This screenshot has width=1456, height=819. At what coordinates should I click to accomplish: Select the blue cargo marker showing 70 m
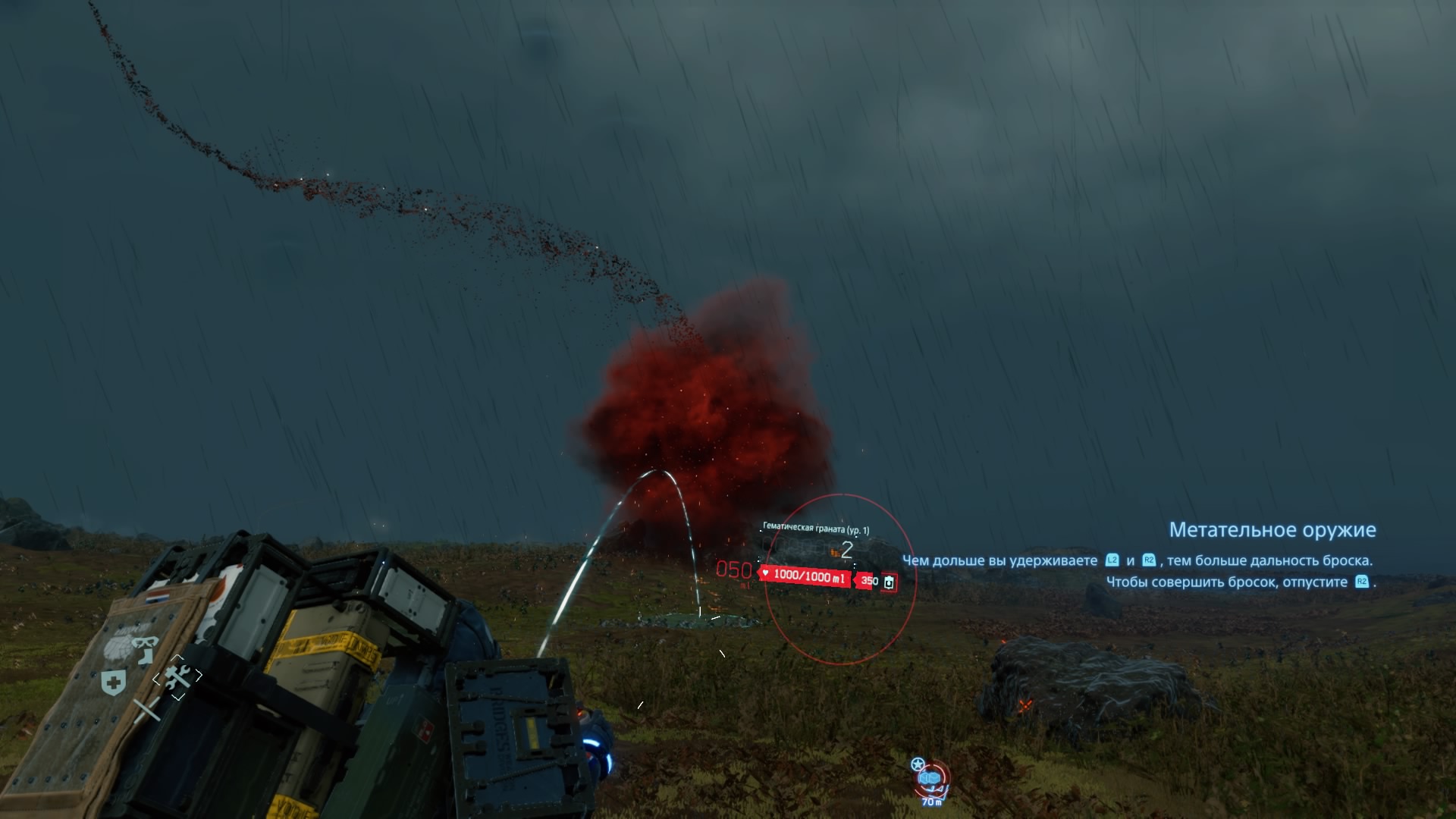pos(930,780)
